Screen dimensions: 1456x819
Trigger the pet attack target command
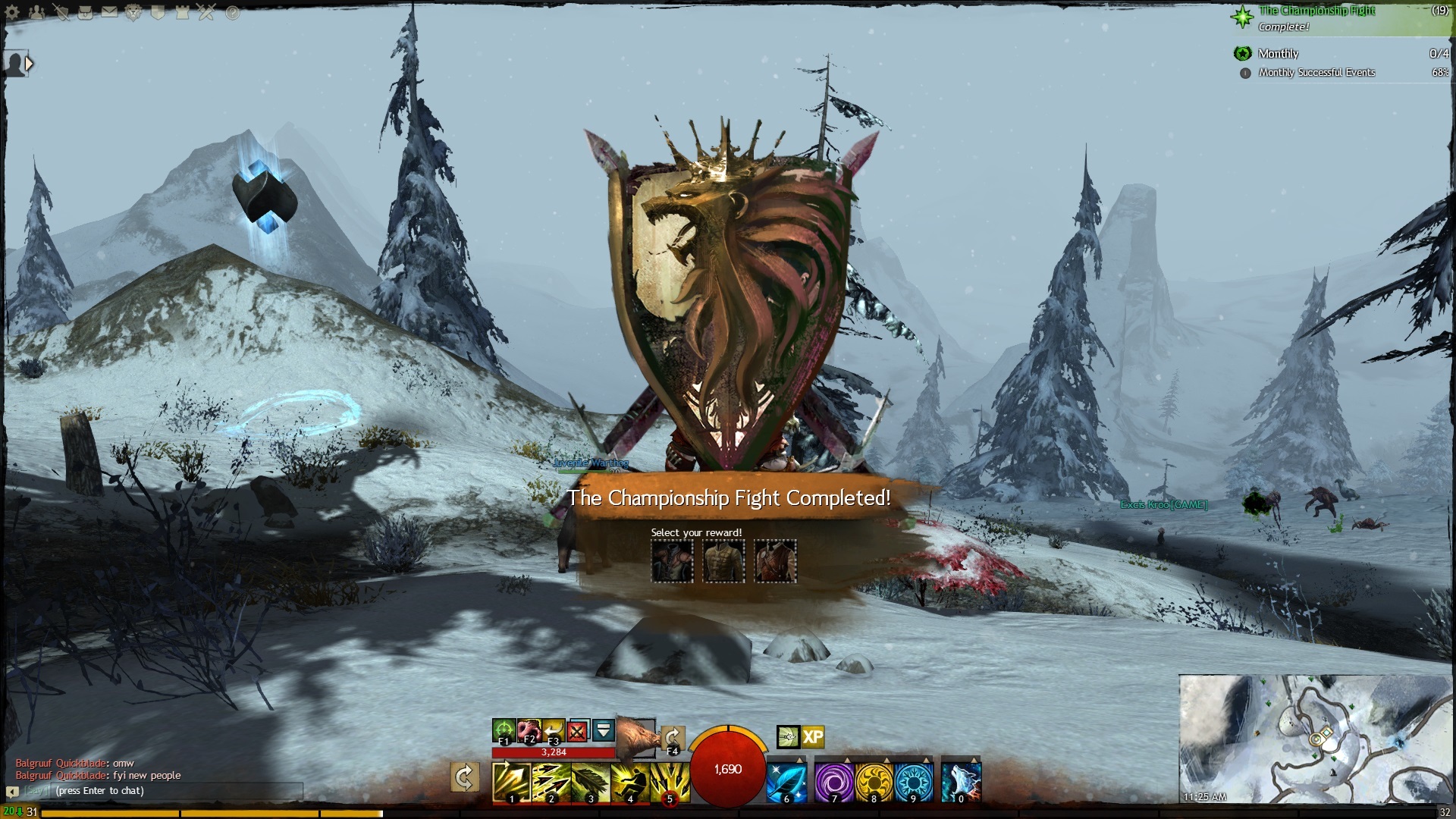[x=503, y=731]
